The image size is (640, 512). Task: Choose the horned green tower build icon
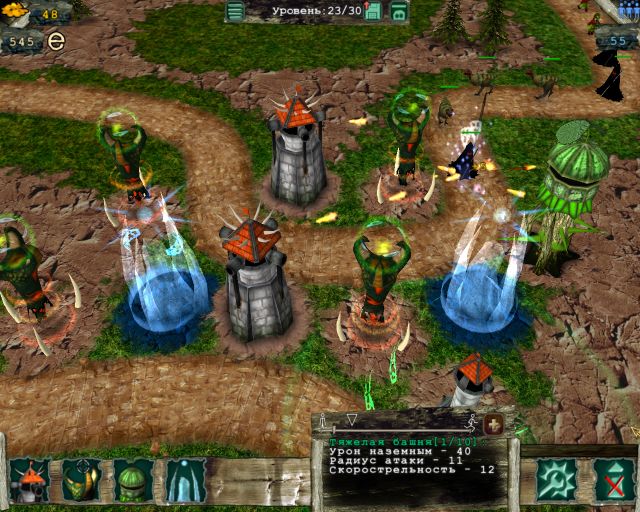81,481
